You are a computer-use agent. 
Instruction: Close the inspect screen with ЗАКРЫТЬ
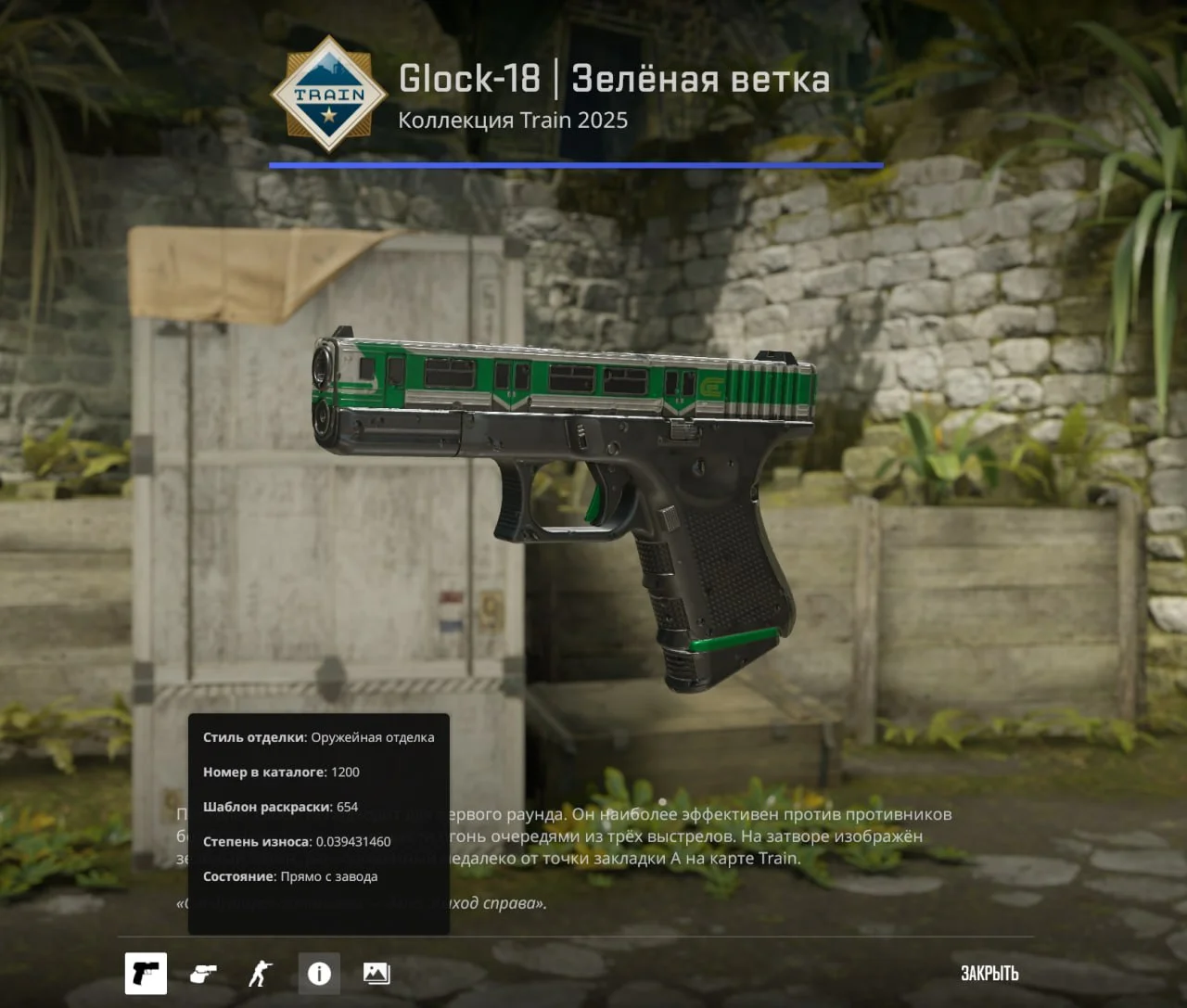[x=989, y=973]
